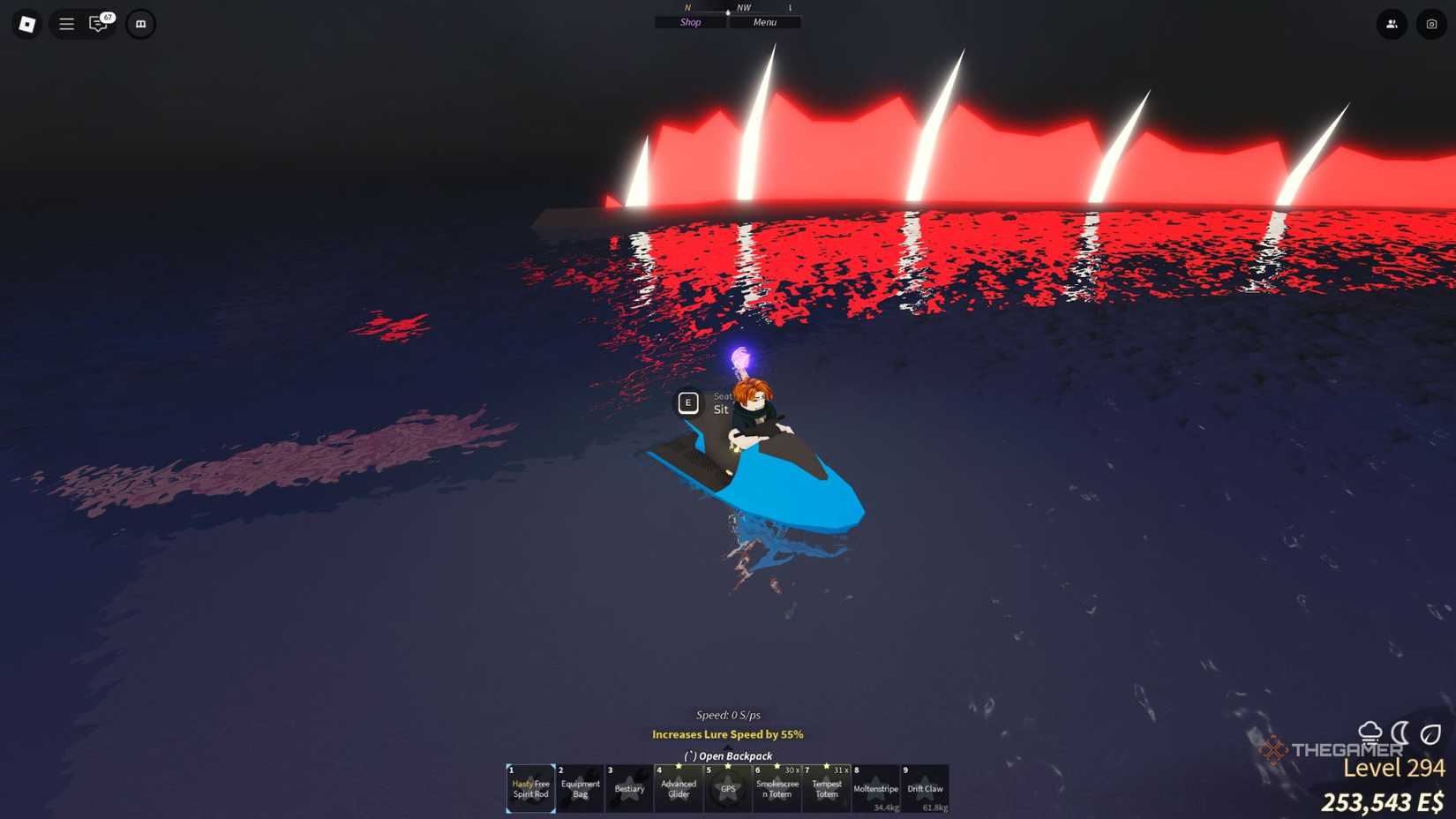This screenshot has height=819, width=1456.
Task: Pick the Drift Claw in slot 9
Action: click(x=926, y=788)
